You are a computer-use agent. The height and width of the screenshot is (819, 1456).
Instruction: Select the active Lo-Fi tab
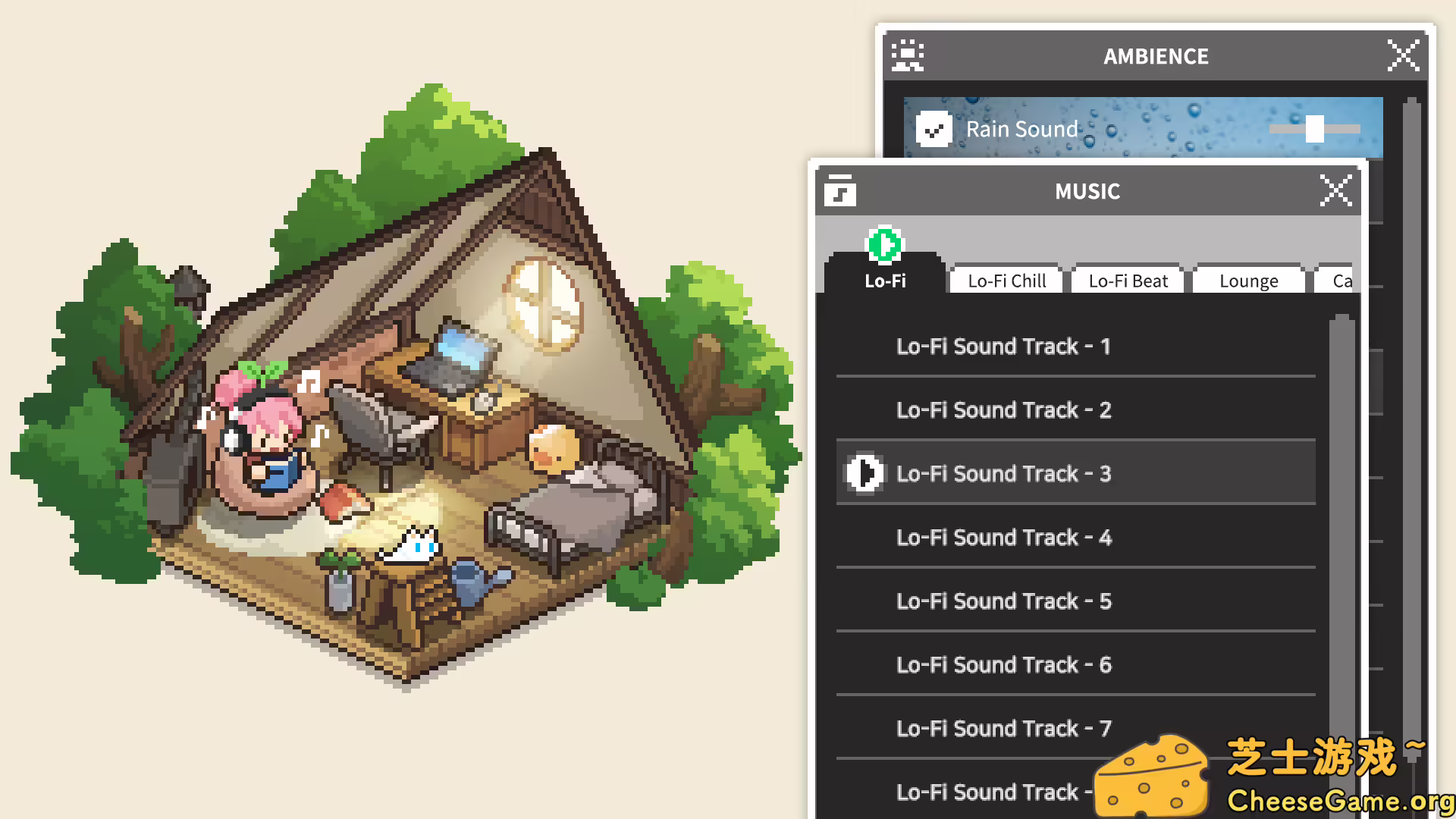point(885,281)
